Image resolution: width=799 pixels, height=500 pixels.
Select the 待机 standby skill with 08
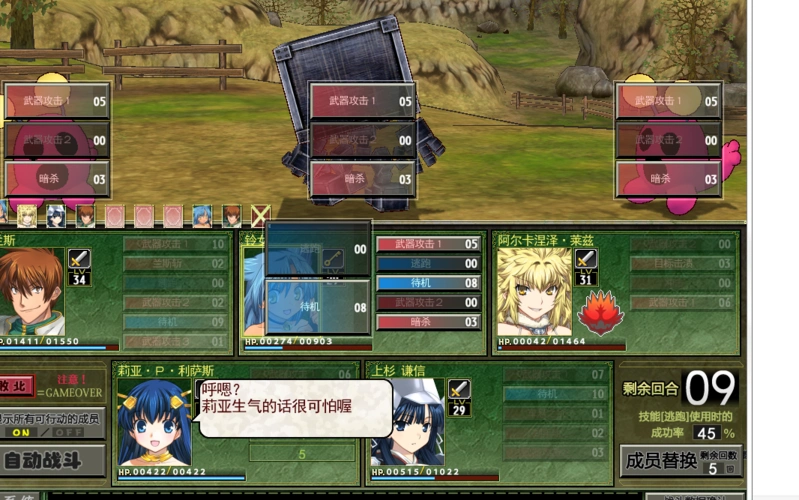[x=428, y=283]
